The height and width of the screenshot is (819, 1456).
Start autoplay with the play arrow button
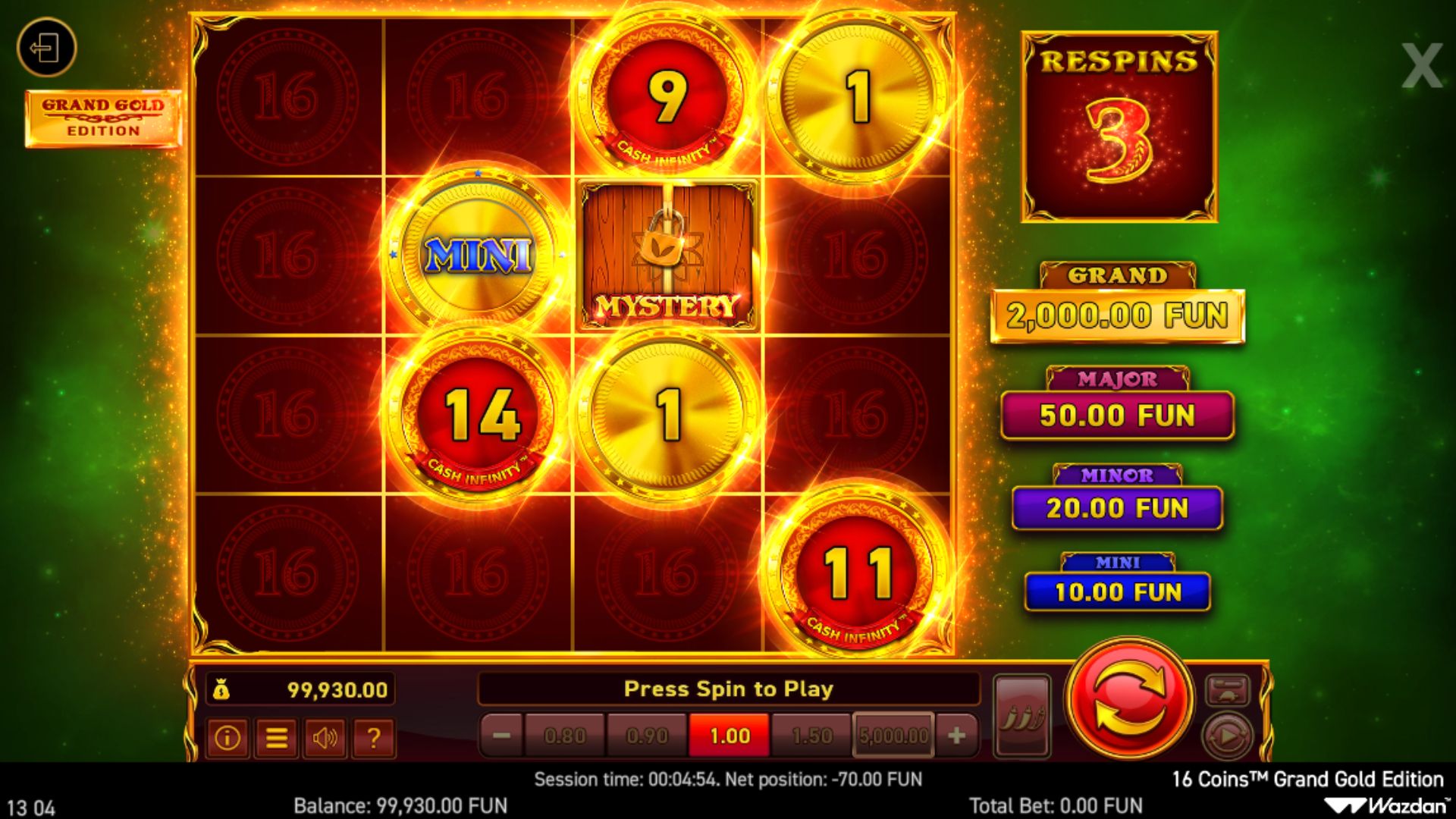pos(1227,736)
